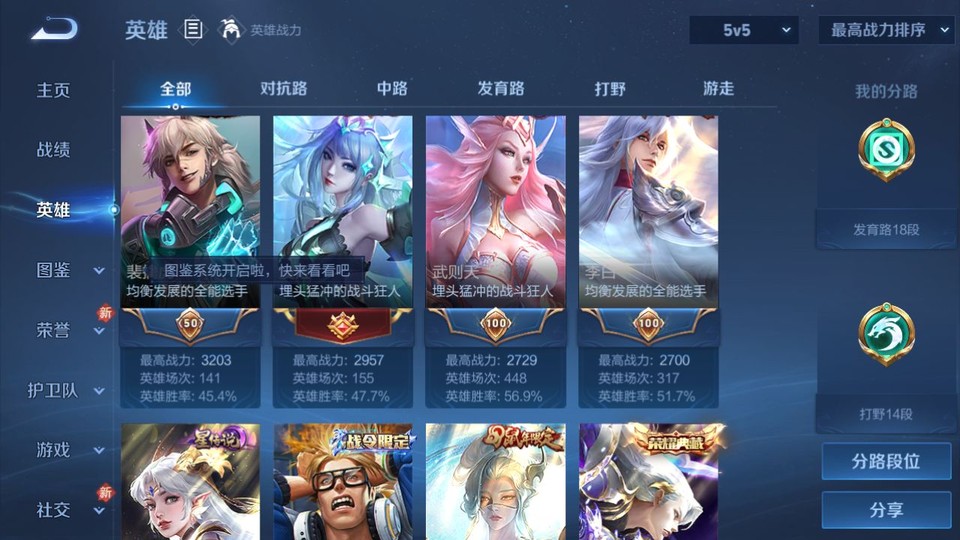Open the 护卫队 menu entry
This screenshot has height=540, width=960.
click(58, 390)
